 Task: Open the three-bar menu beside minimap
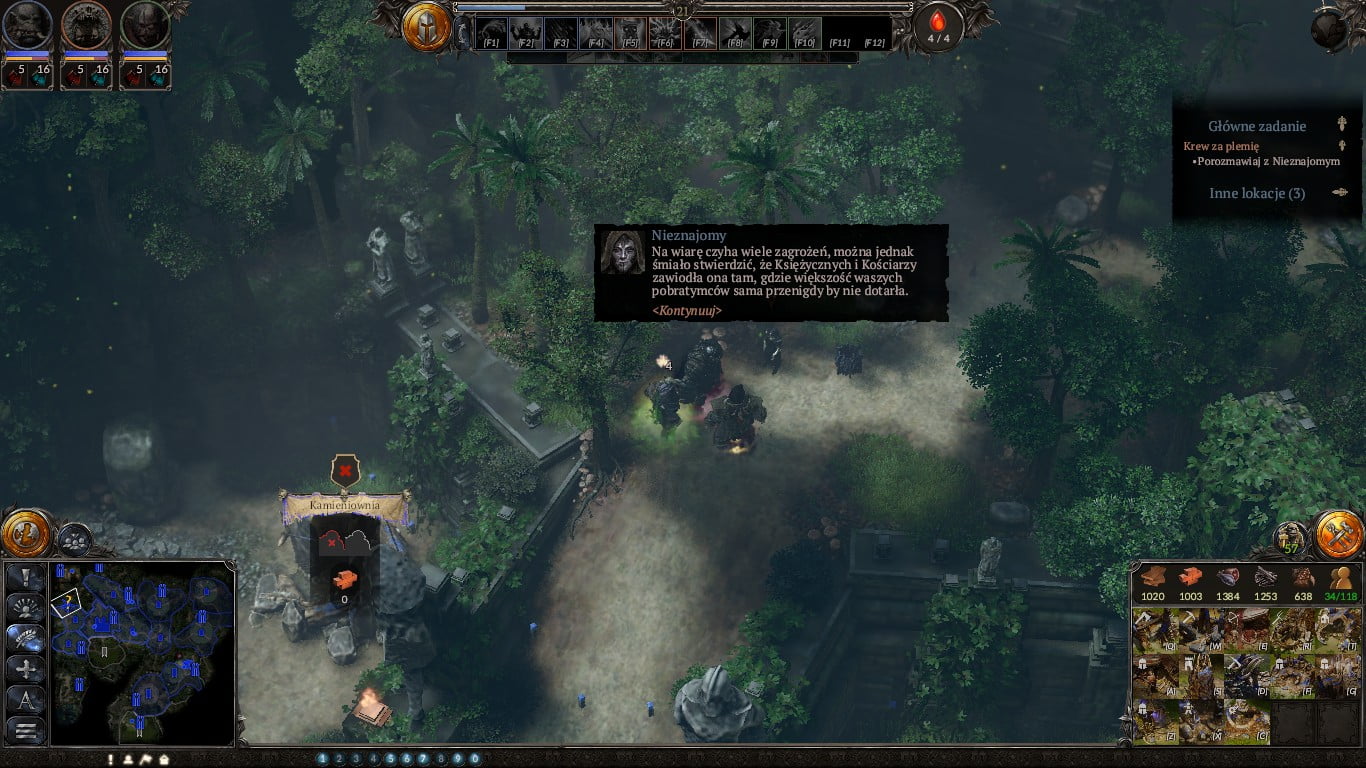26,730
